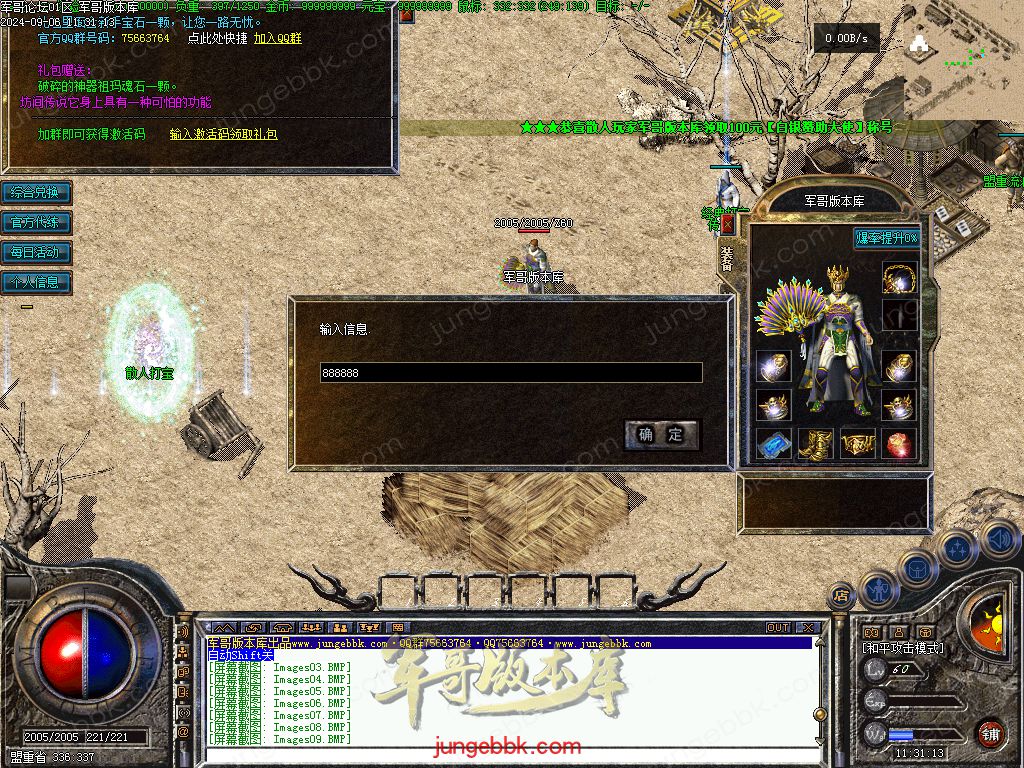Open the red 铺 stall button

pos(990,733)
